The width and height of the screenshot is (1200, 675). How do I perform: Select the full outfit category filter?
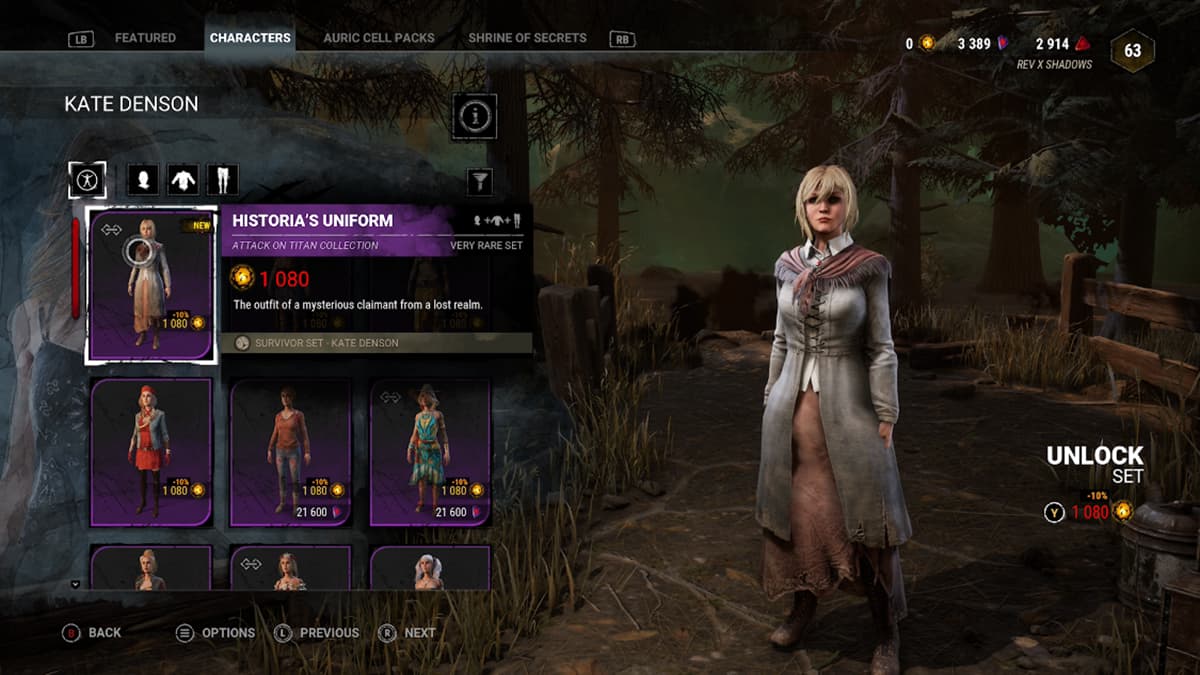[87, 180]
